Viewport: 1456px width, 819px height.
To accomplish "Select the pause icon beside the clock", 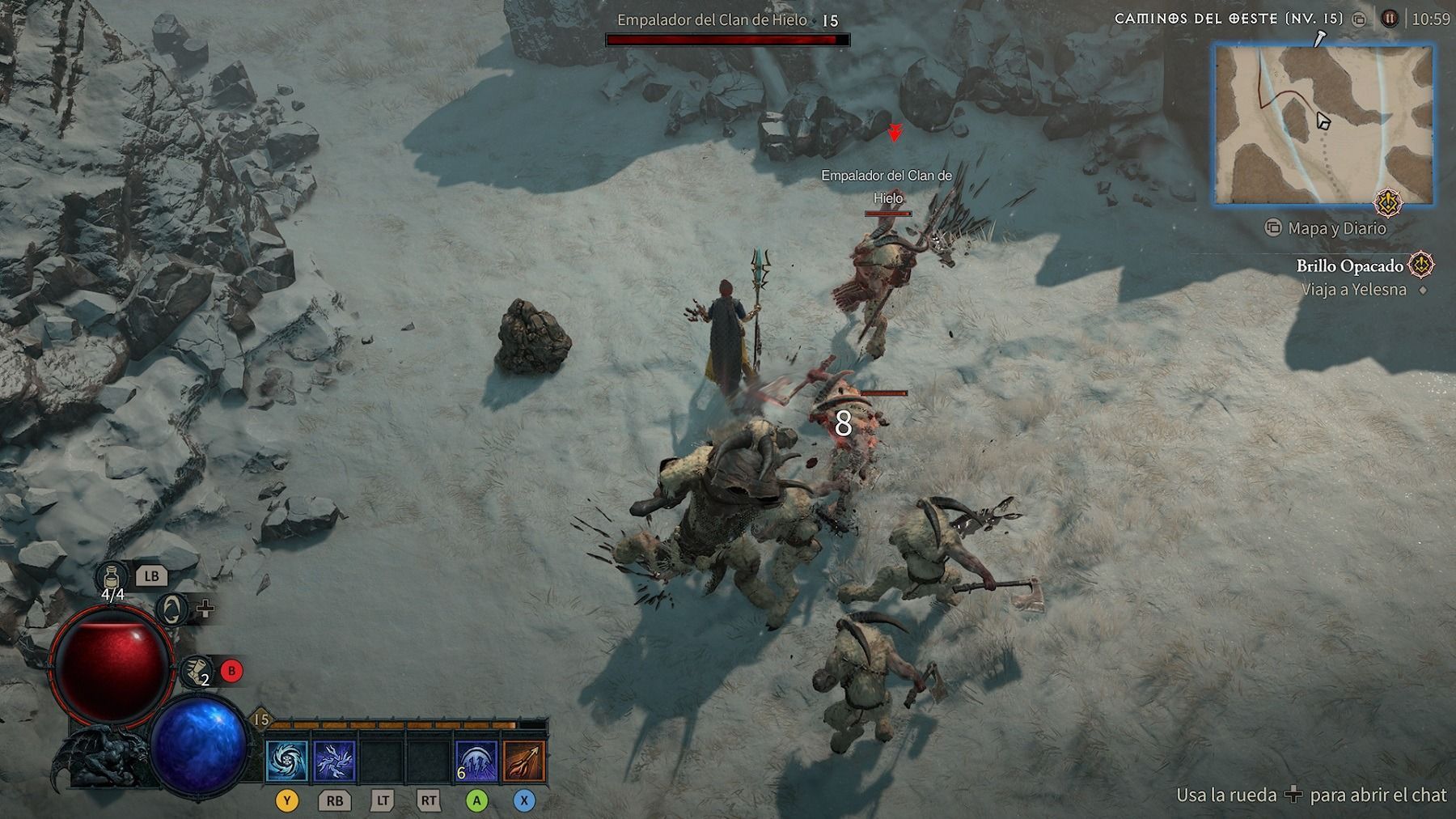I will pyautogui.click(x=1389, y=19).
